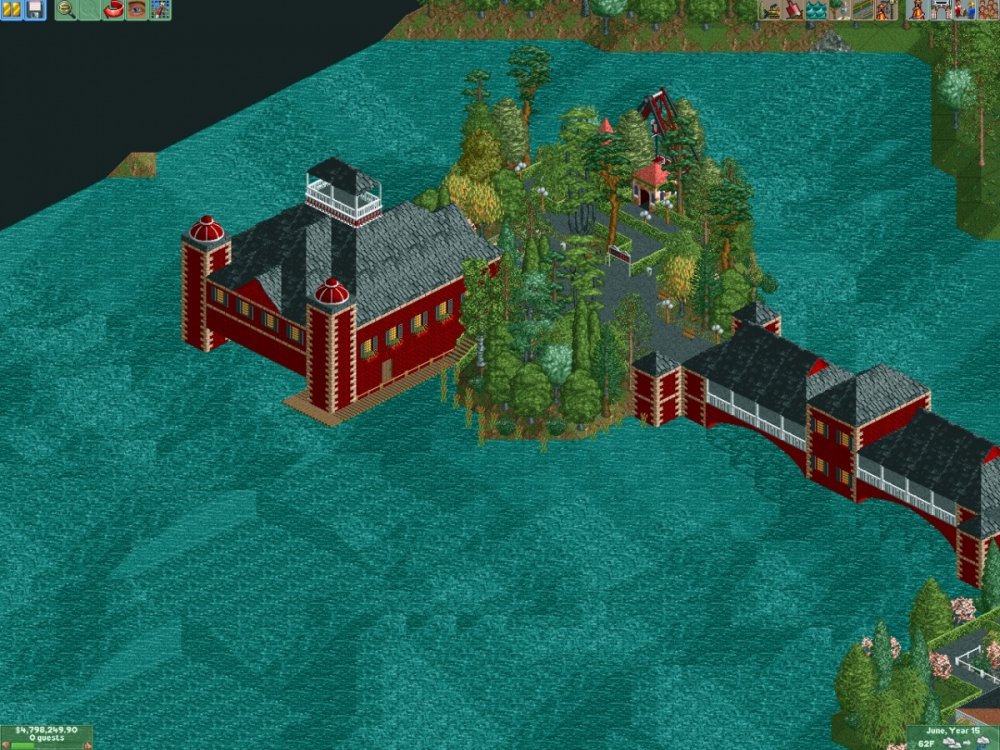Open the eye view options menu
This screenshot has height=750, width=1000.
(x=136, y=10)
